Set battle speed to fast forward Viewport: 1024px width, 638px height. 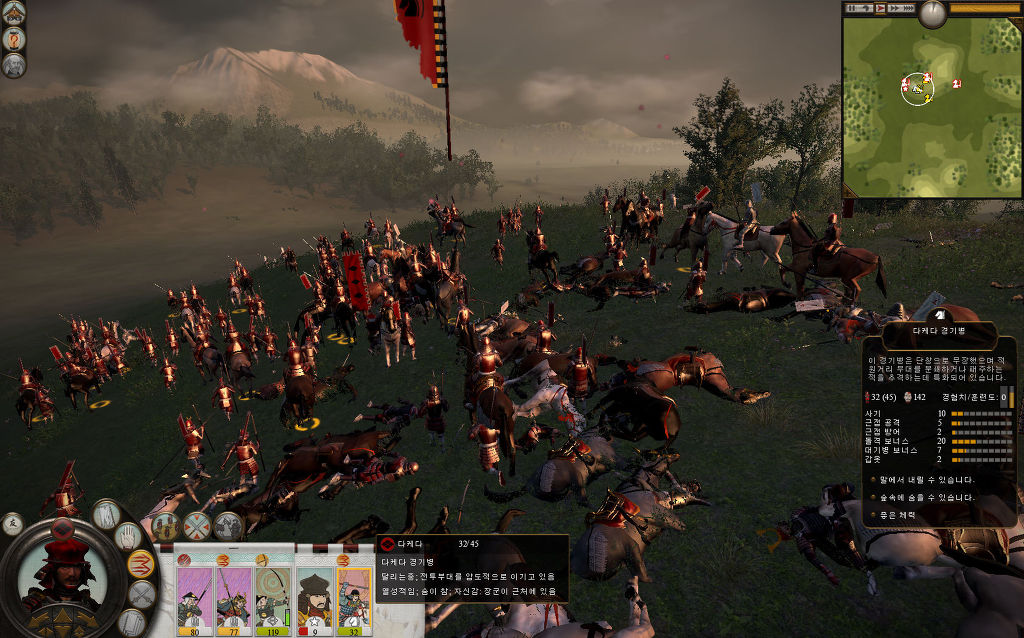click(893, 8)
